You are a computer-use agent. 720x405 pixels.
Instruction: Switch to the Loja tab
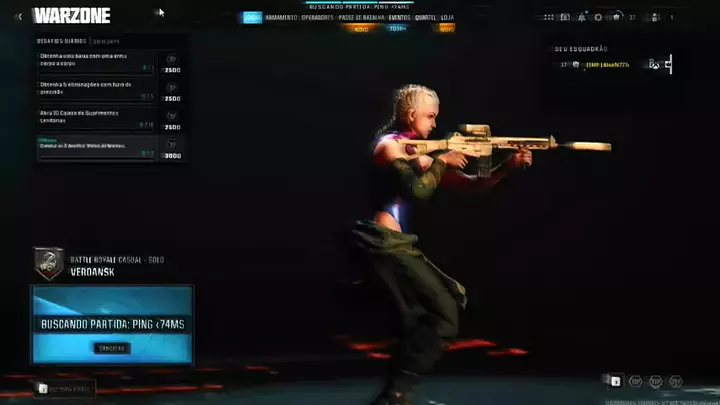pos(447,17)
